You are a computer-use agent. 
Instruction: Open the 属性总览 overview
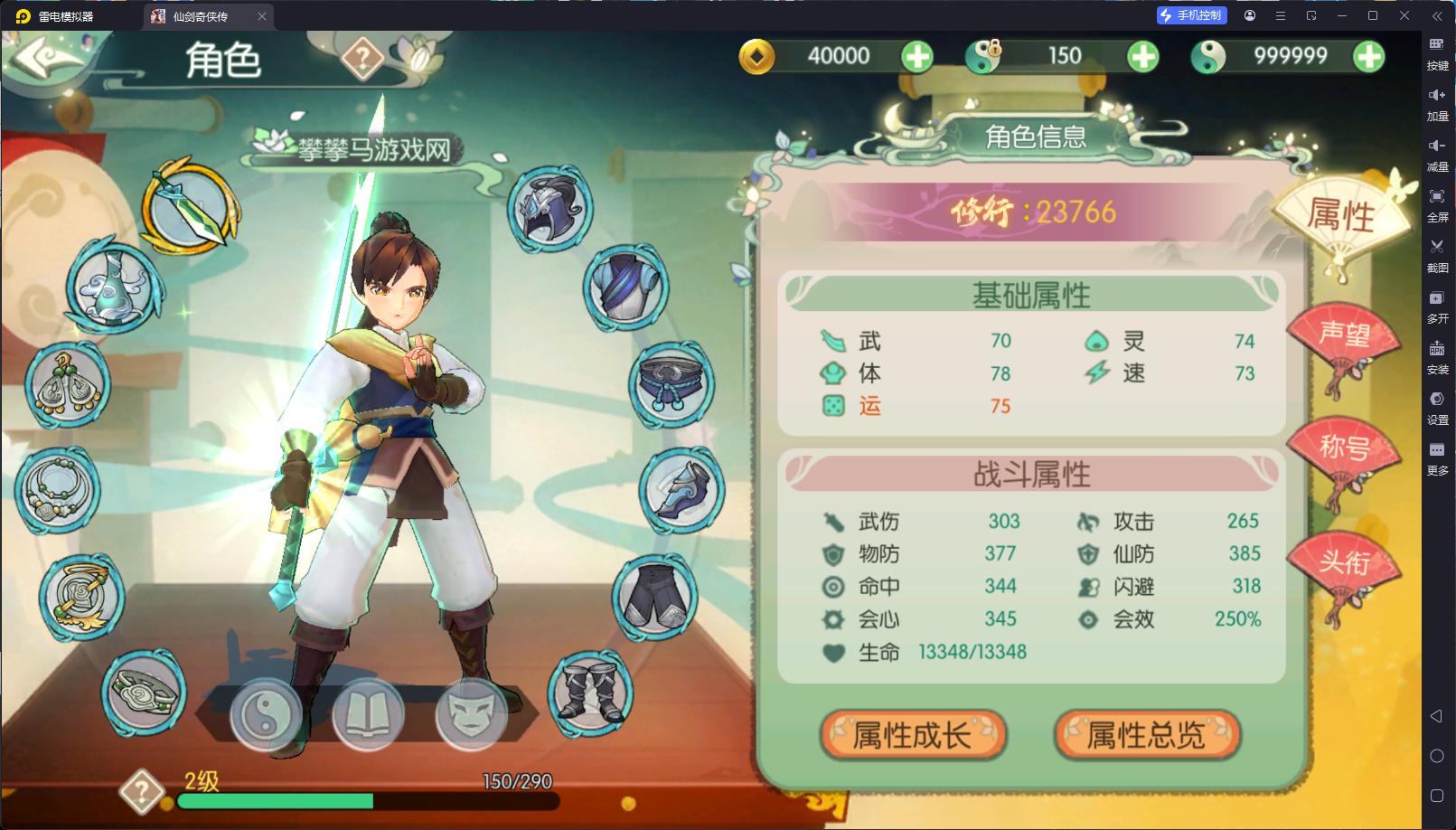click(1146, 735)
